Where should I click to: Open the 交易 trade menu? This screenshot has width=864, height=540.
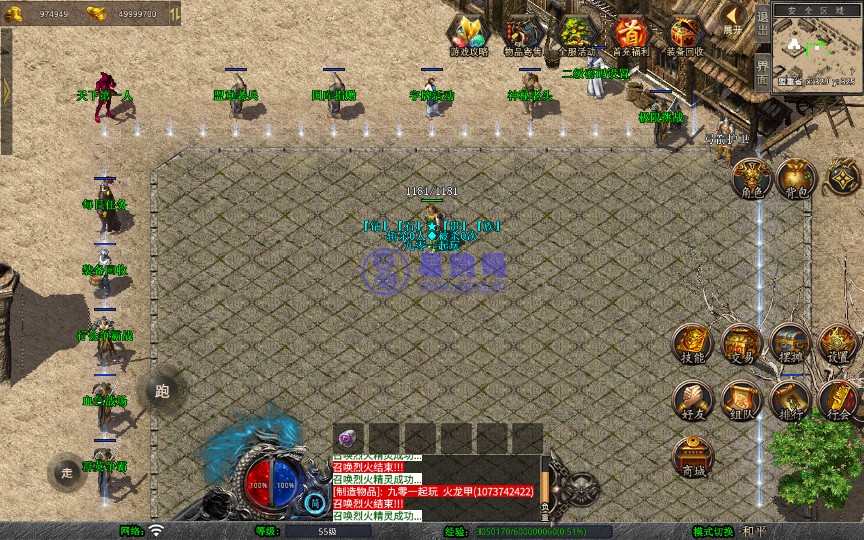coord(741,343)
